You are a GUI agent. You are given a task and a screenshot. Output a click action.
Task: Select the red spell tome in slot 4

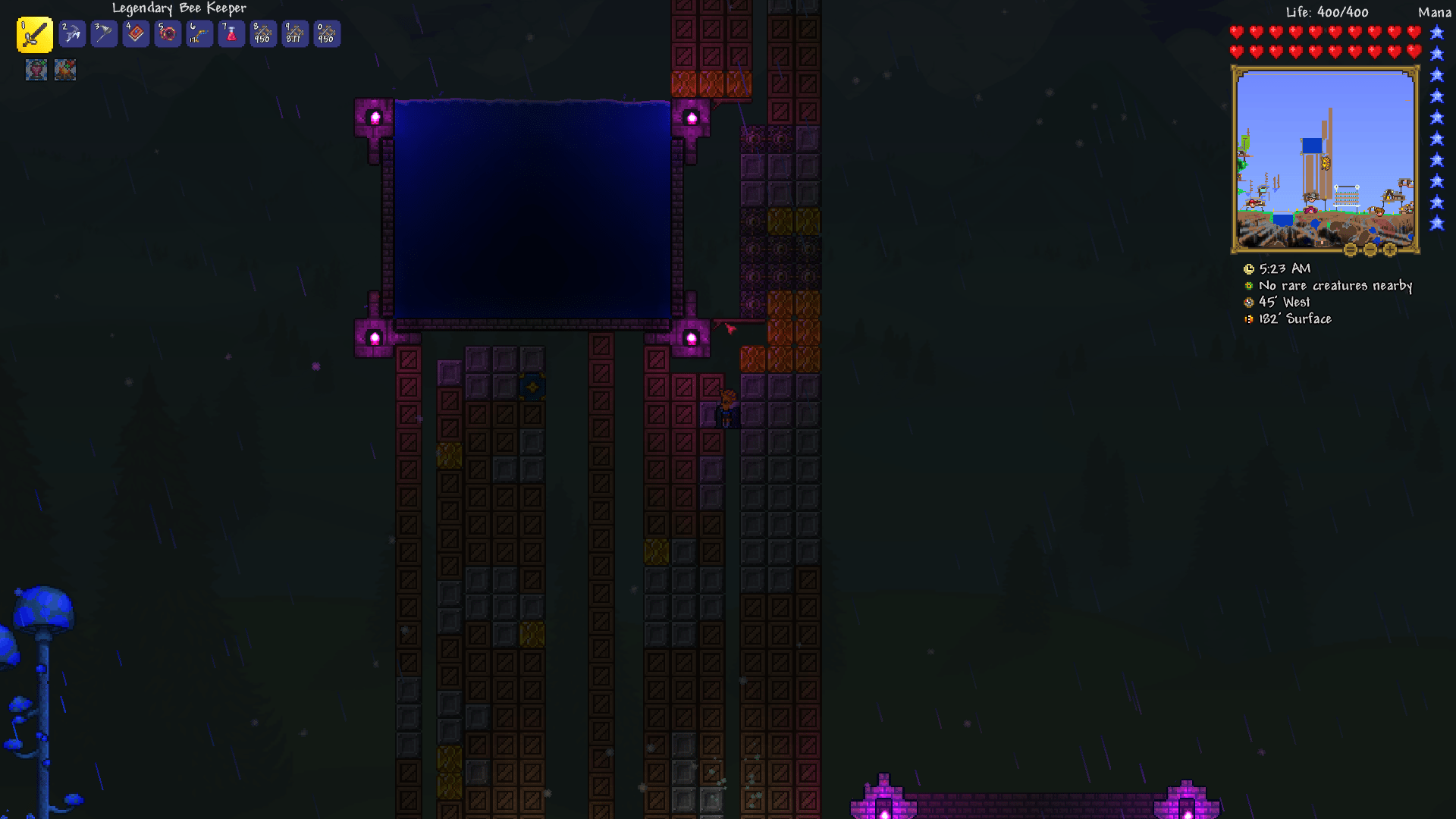136,34
